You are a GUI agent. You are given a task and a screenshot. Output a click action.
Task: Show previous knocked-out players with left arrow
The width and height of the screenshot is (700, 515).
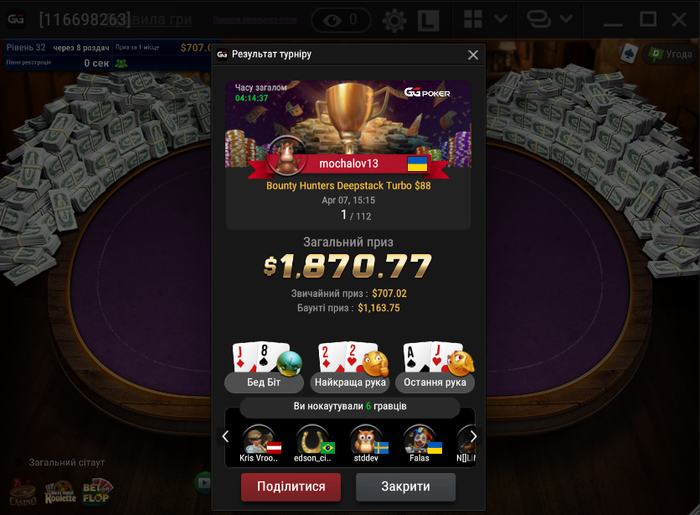pos(226,436)
